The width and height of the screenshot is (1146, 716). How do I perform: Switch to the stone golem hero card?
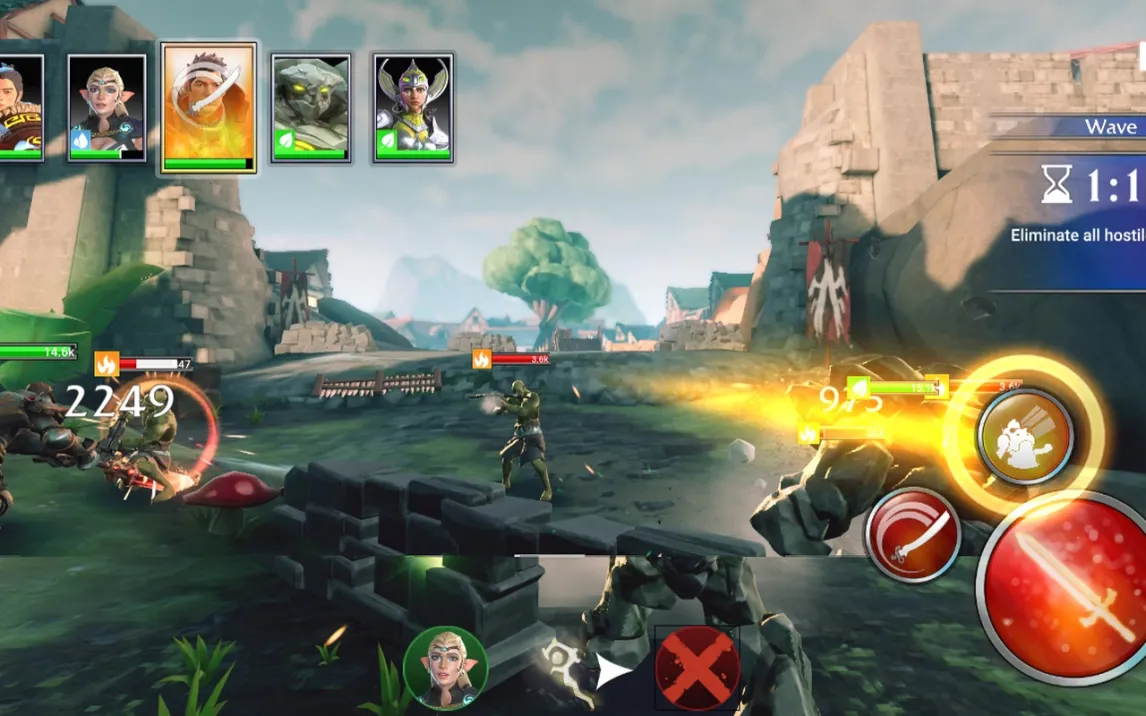pyautogui.click(x=311, y=107)
